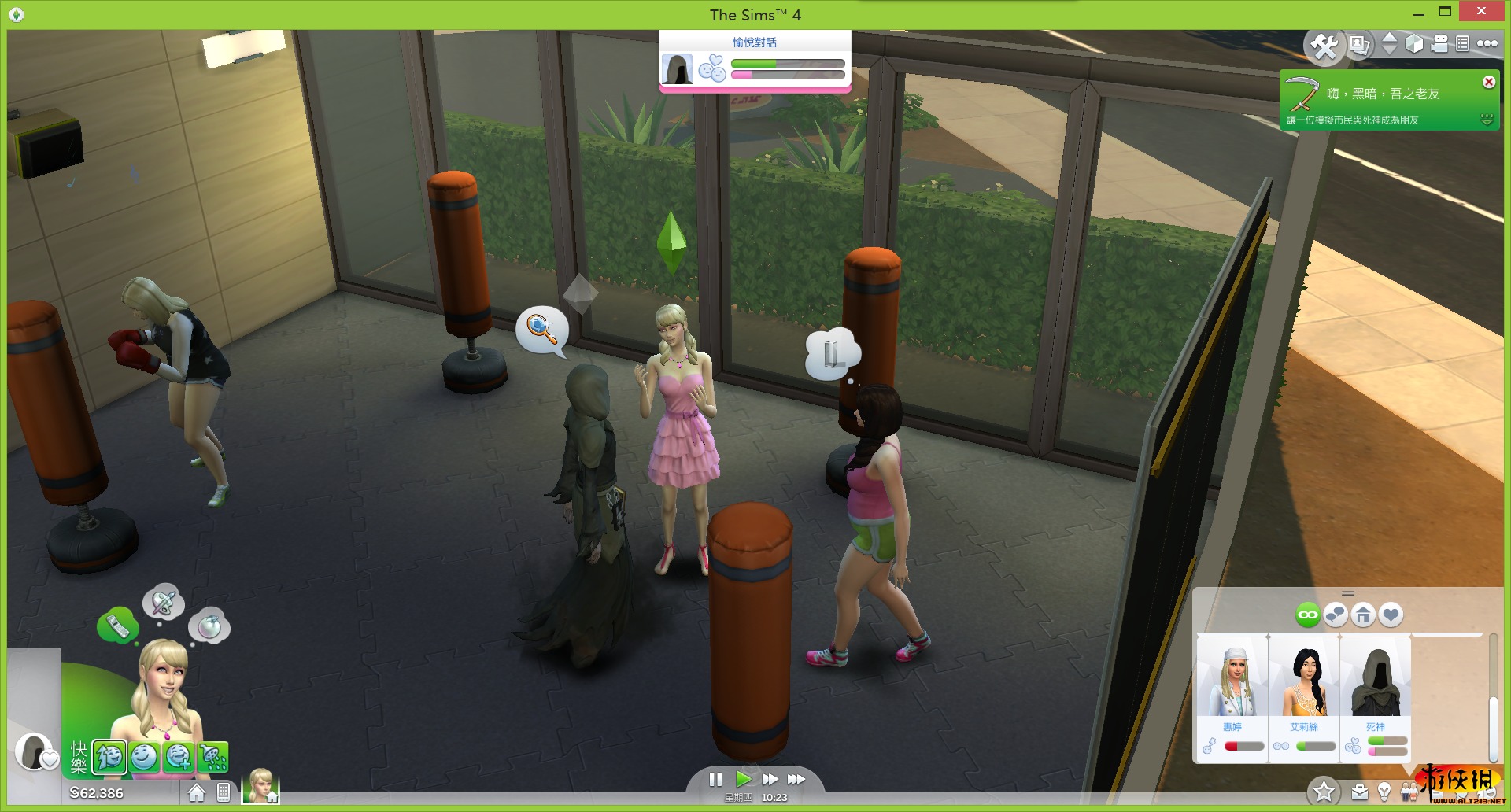Dismiss the Grim Reaper achievement notification

(1488, 82)
